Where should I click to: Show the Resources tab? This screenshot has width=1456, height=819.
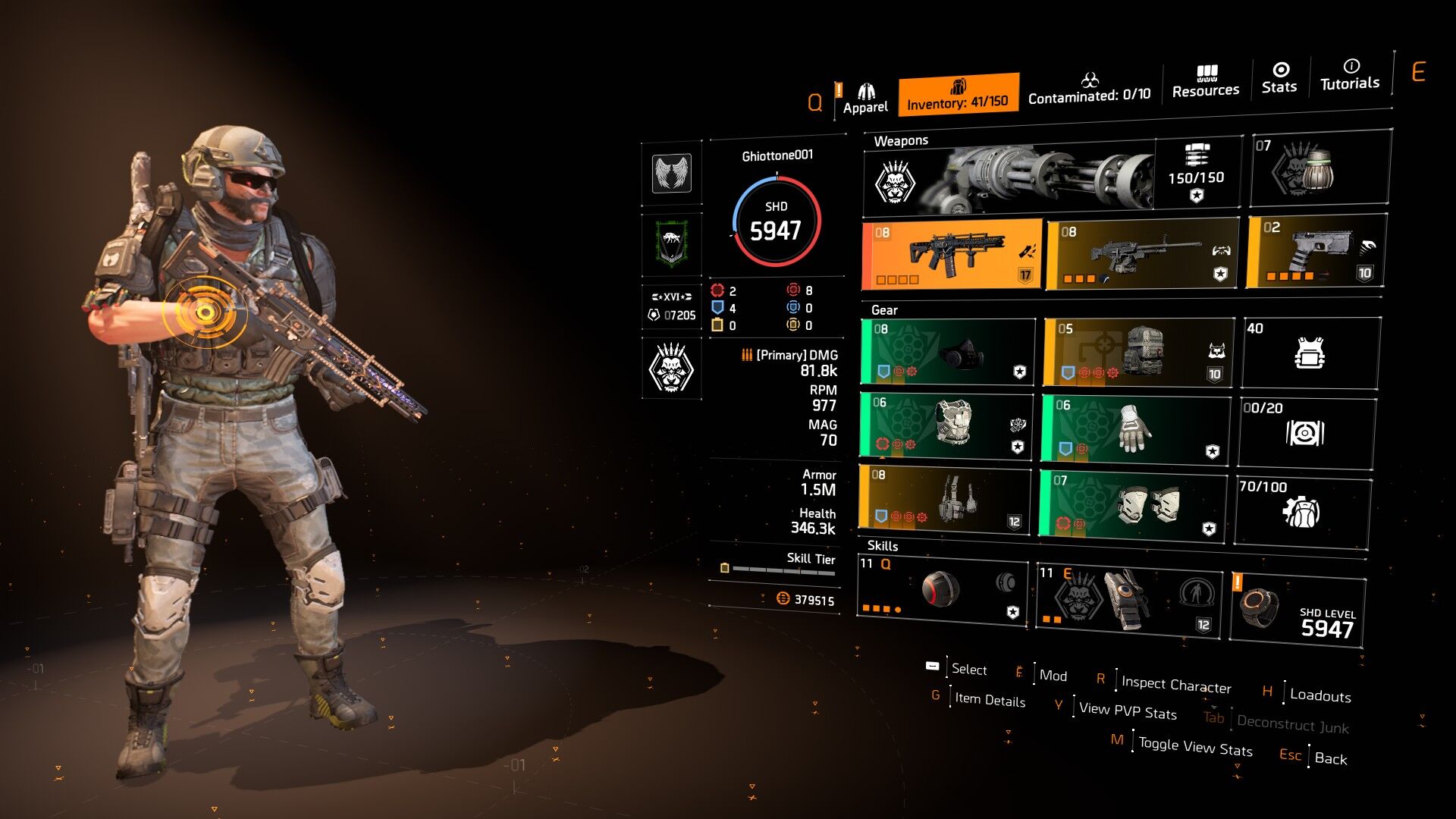click(1205, 82)
